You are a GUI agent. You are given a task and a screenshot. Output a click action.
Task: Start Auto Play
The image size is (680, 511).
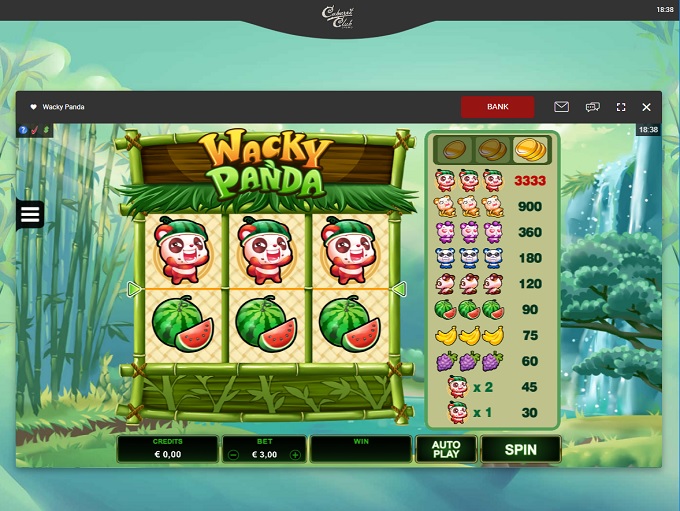[x=446, y=449]
